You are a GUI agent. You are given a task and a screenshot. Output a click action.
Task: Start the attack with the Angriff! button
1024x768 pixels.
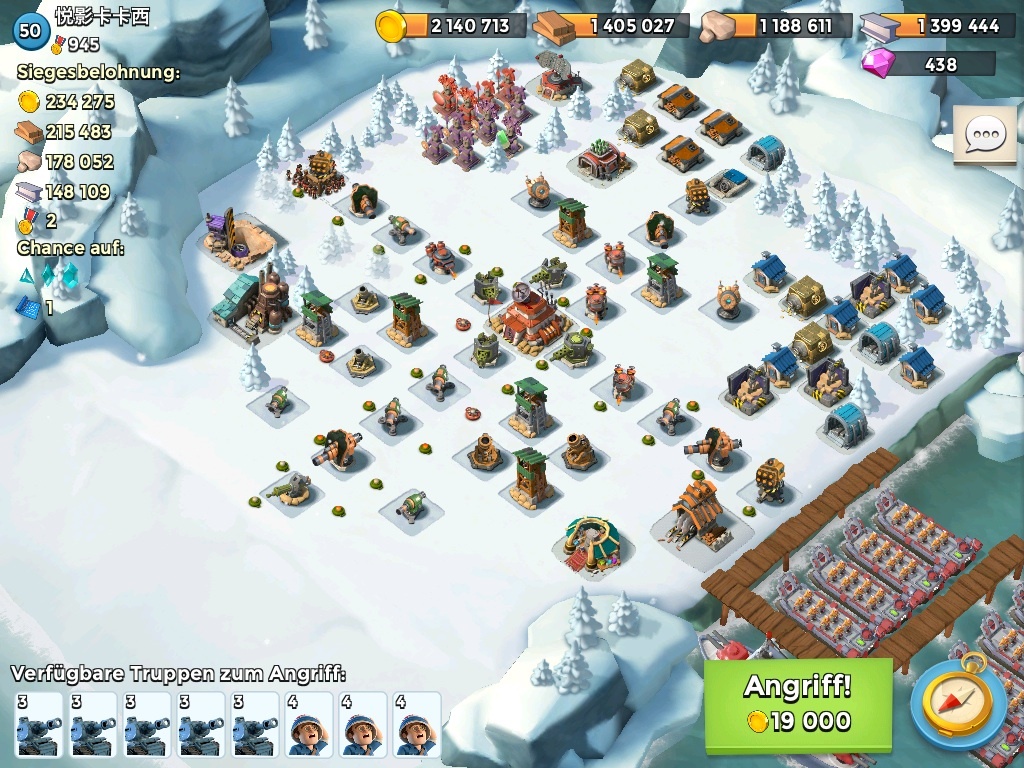tap(797, 704)
